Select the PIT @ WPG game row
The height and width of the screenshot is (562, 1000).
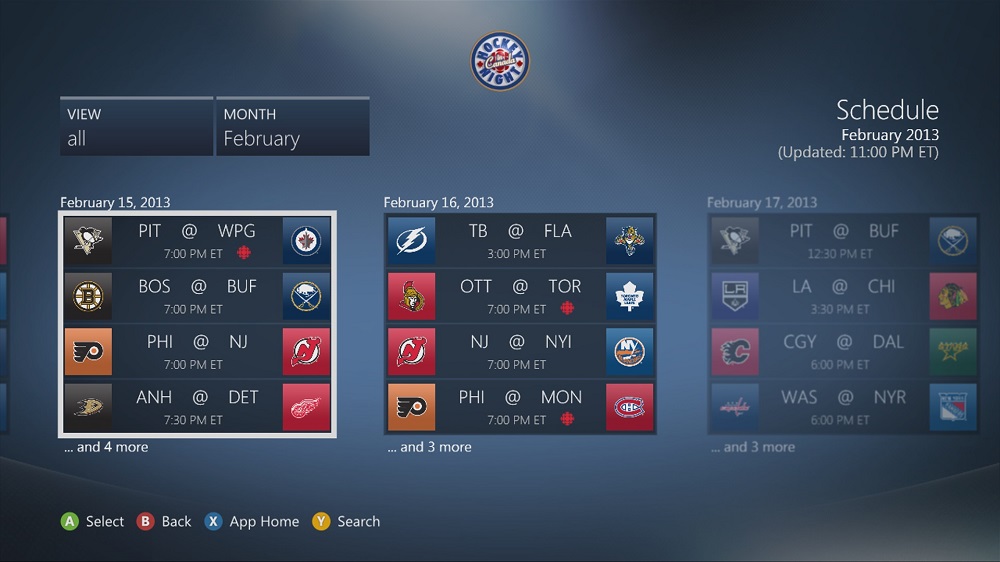(x=197, y=241)
